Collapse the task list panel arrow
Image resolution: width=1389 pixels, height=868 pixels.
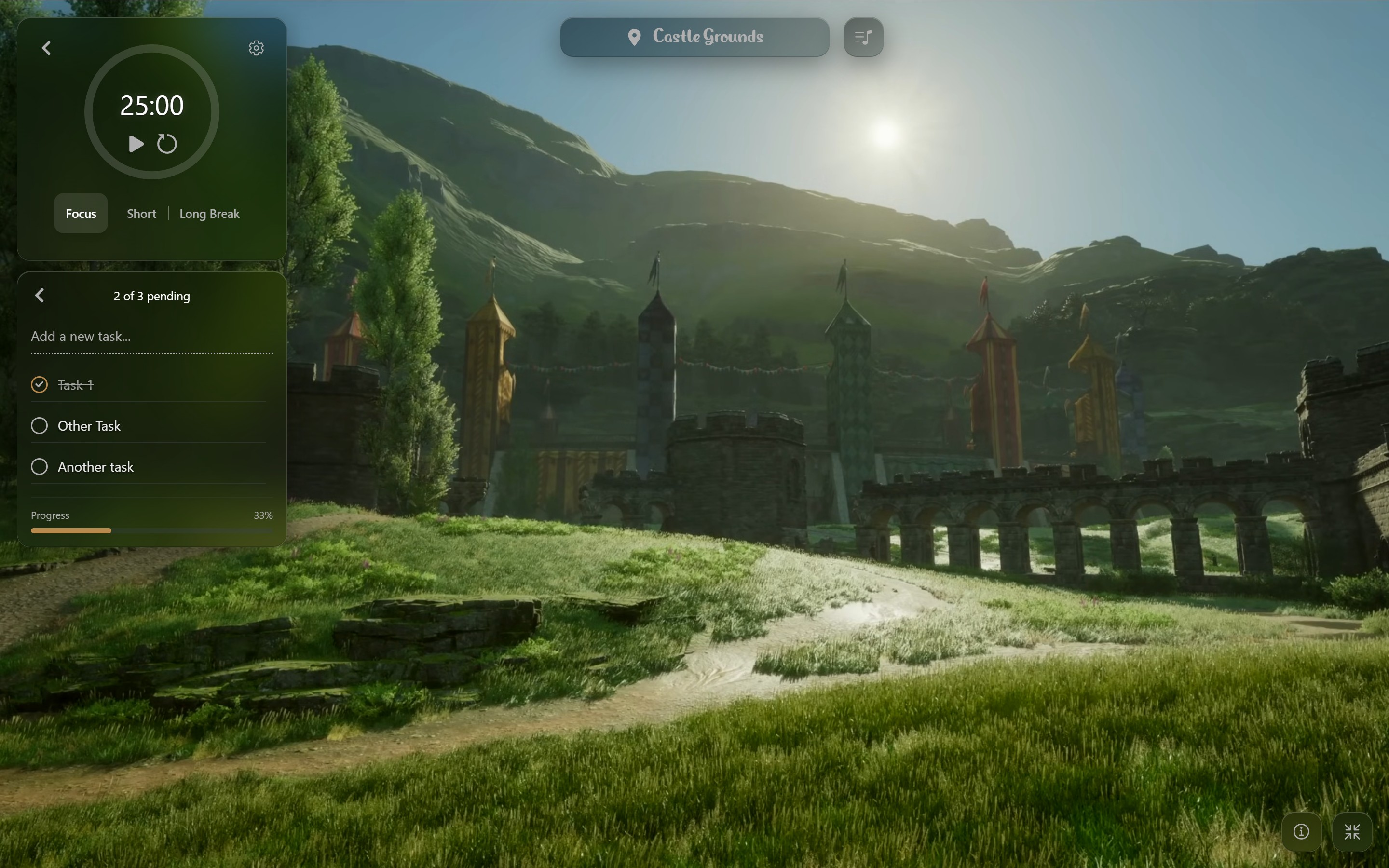pyautogui.click(x=40, y=296)
